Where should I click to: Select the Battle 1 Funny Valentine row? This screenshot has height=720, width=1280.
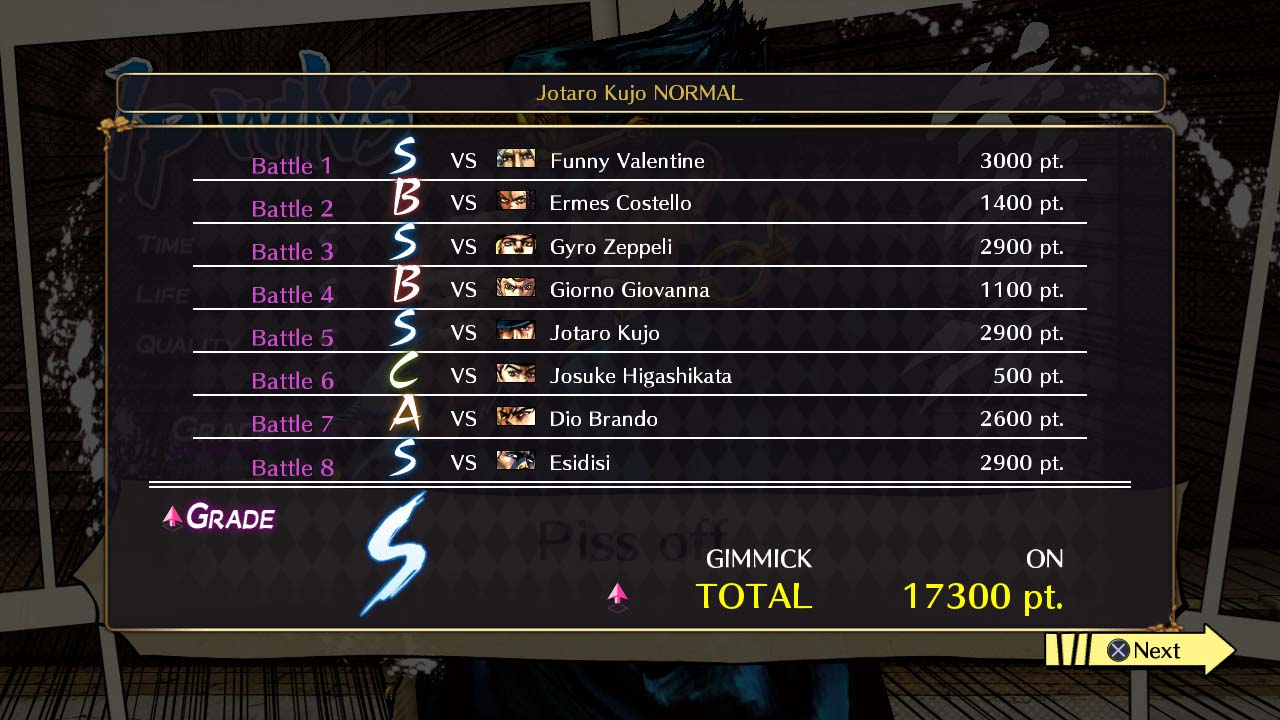click(640, 161)
